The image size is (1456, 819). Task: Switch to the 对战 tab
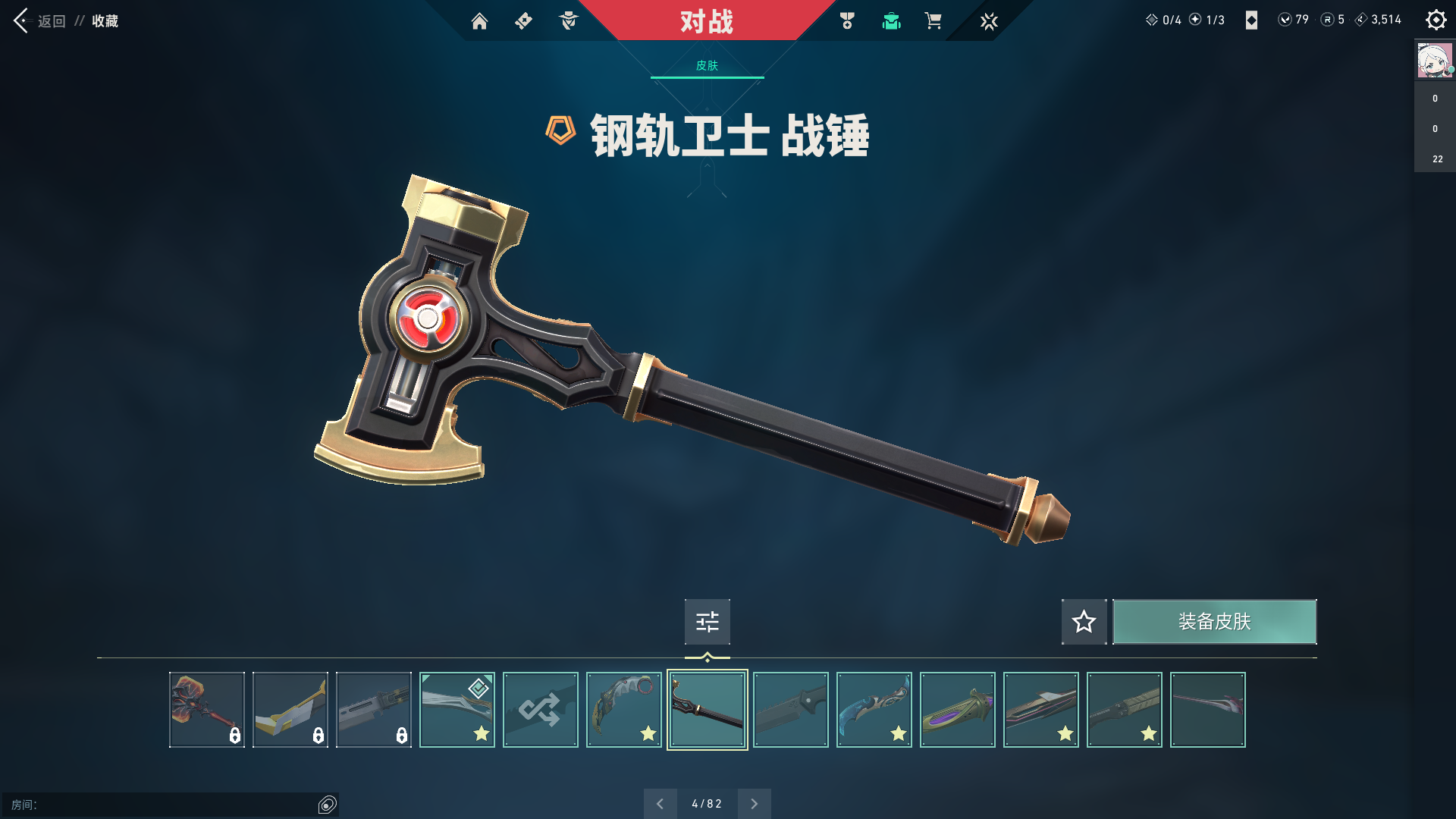(707, 21)
